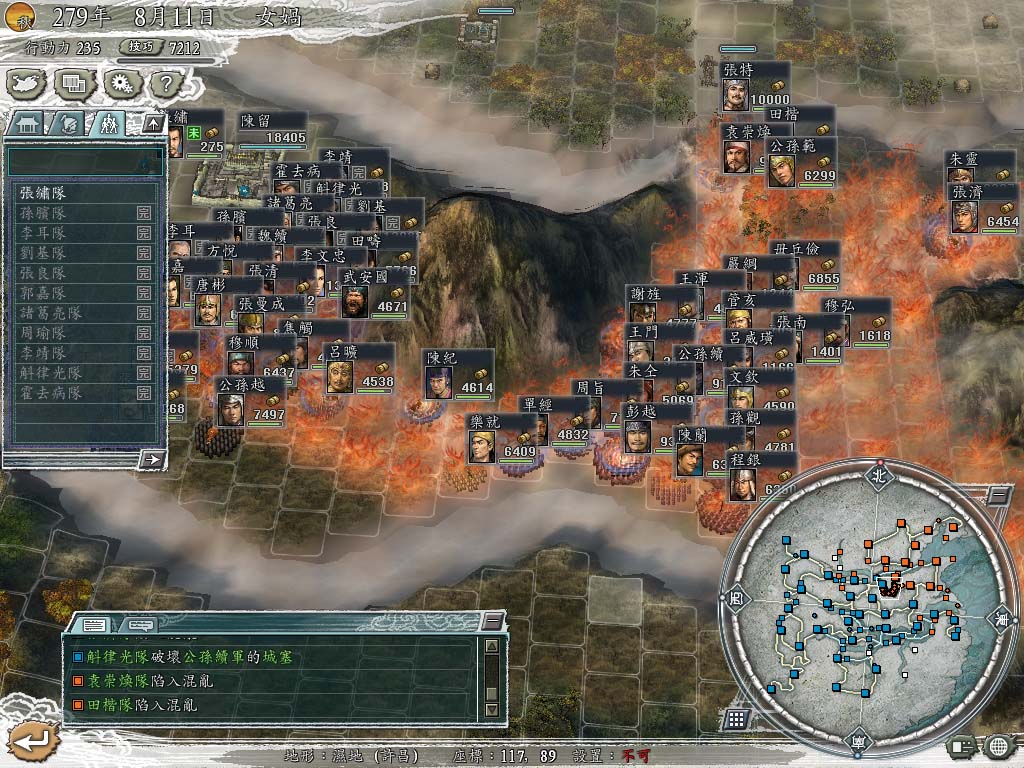Click the circular minimap
The height and width of the screenshot is (768, 1024).
click(x=865, y=600)
